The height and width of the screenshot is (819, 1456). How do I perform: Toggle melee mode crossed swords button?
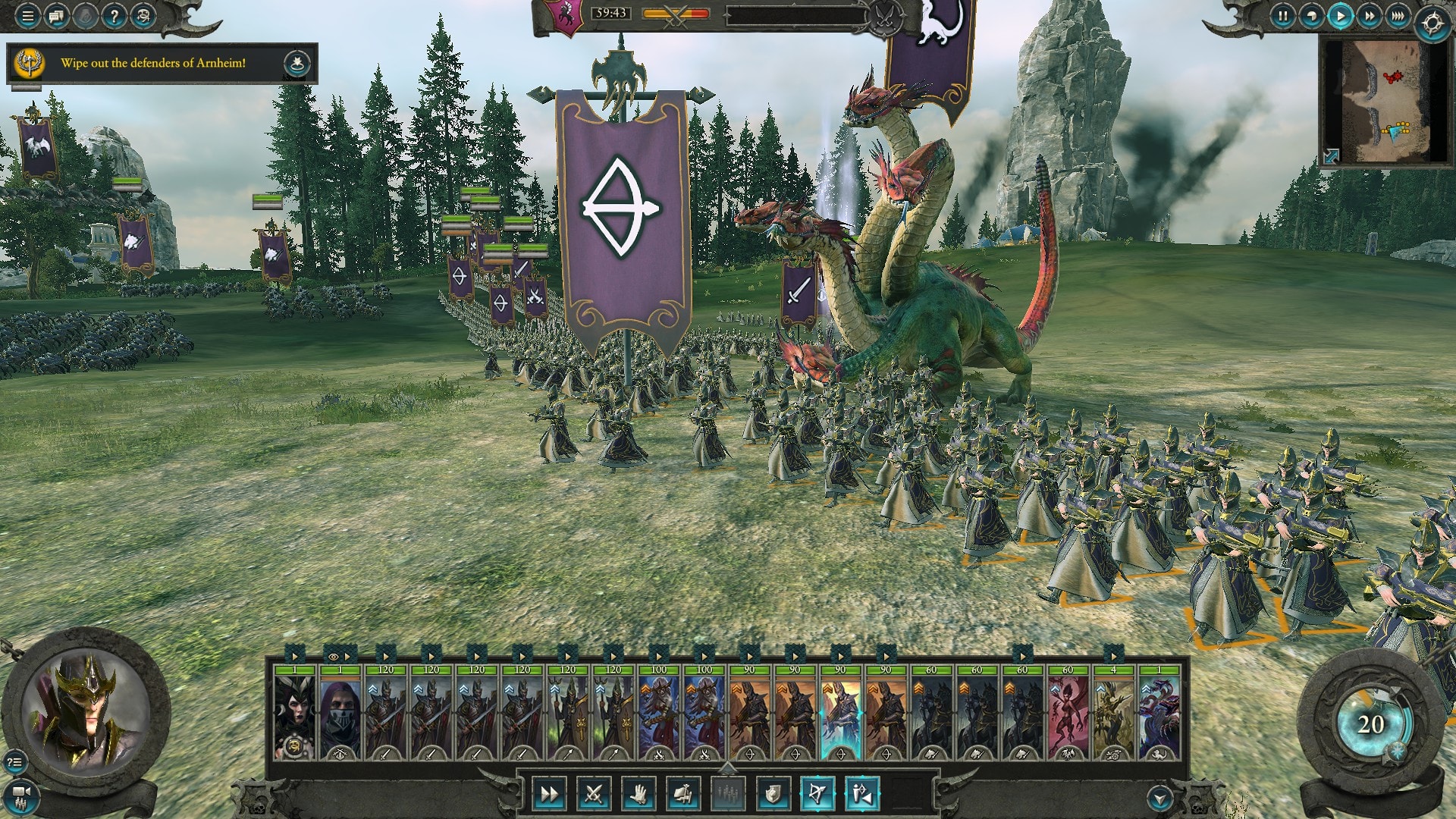tap(593, 794)
